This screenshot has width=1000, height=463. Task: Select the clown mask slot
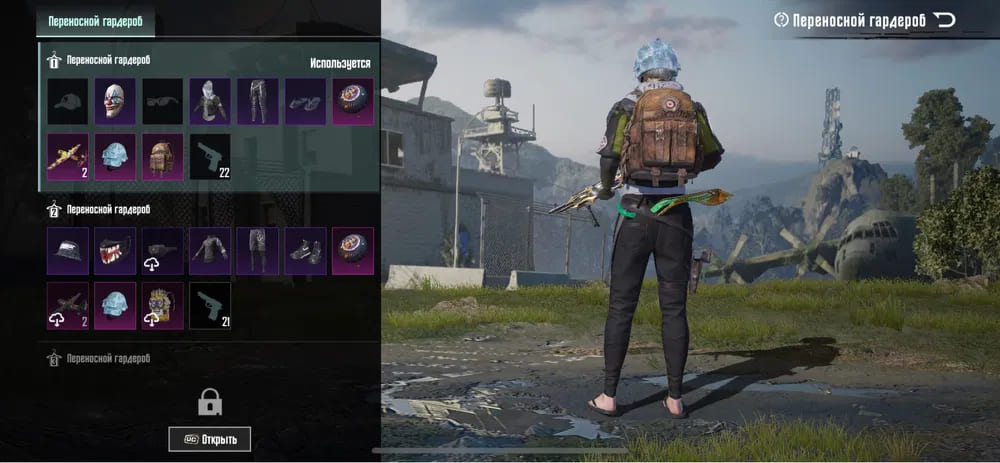(x=115, y=102)
